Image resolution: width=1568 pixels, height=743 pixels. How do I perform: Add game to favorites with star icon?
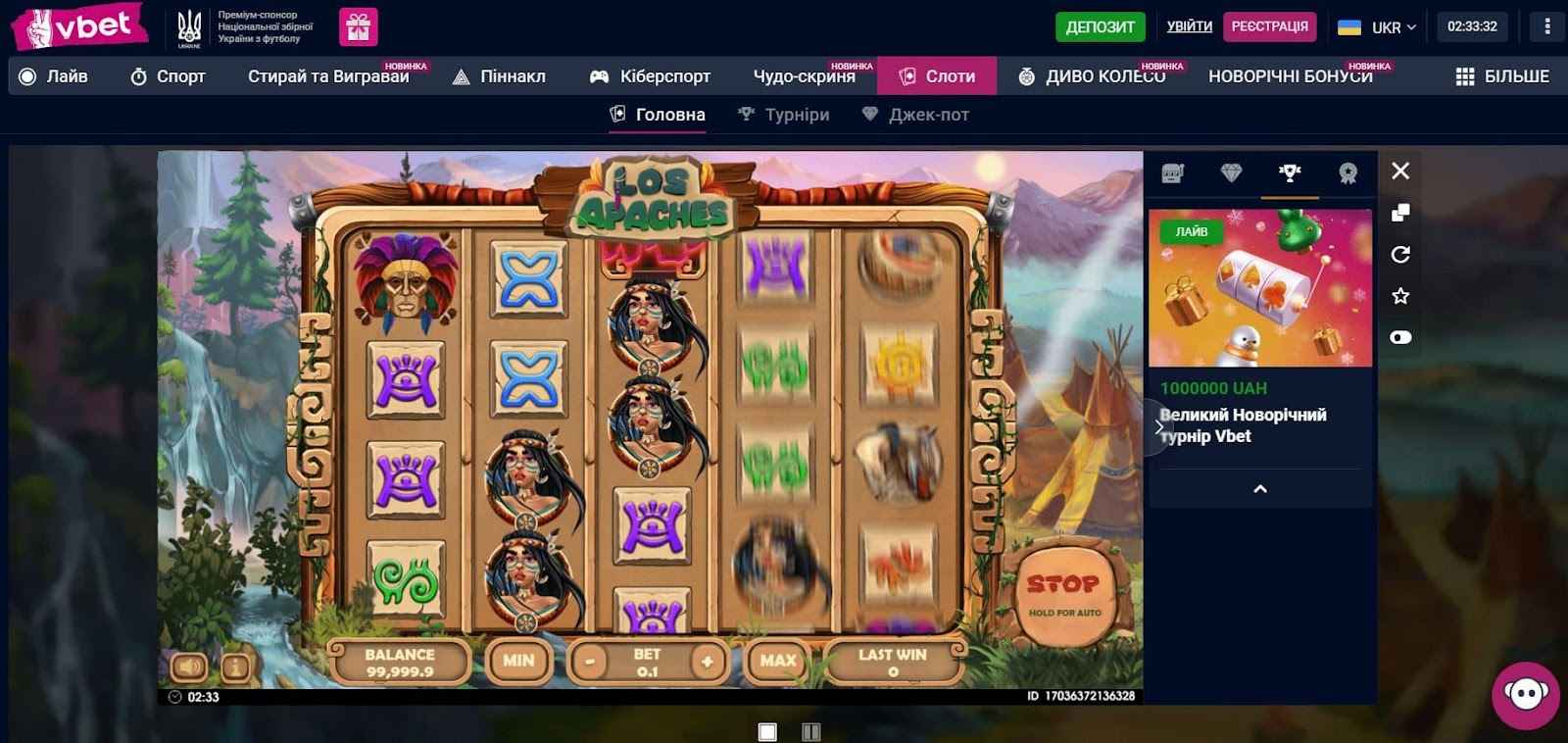pos(1400,294)
